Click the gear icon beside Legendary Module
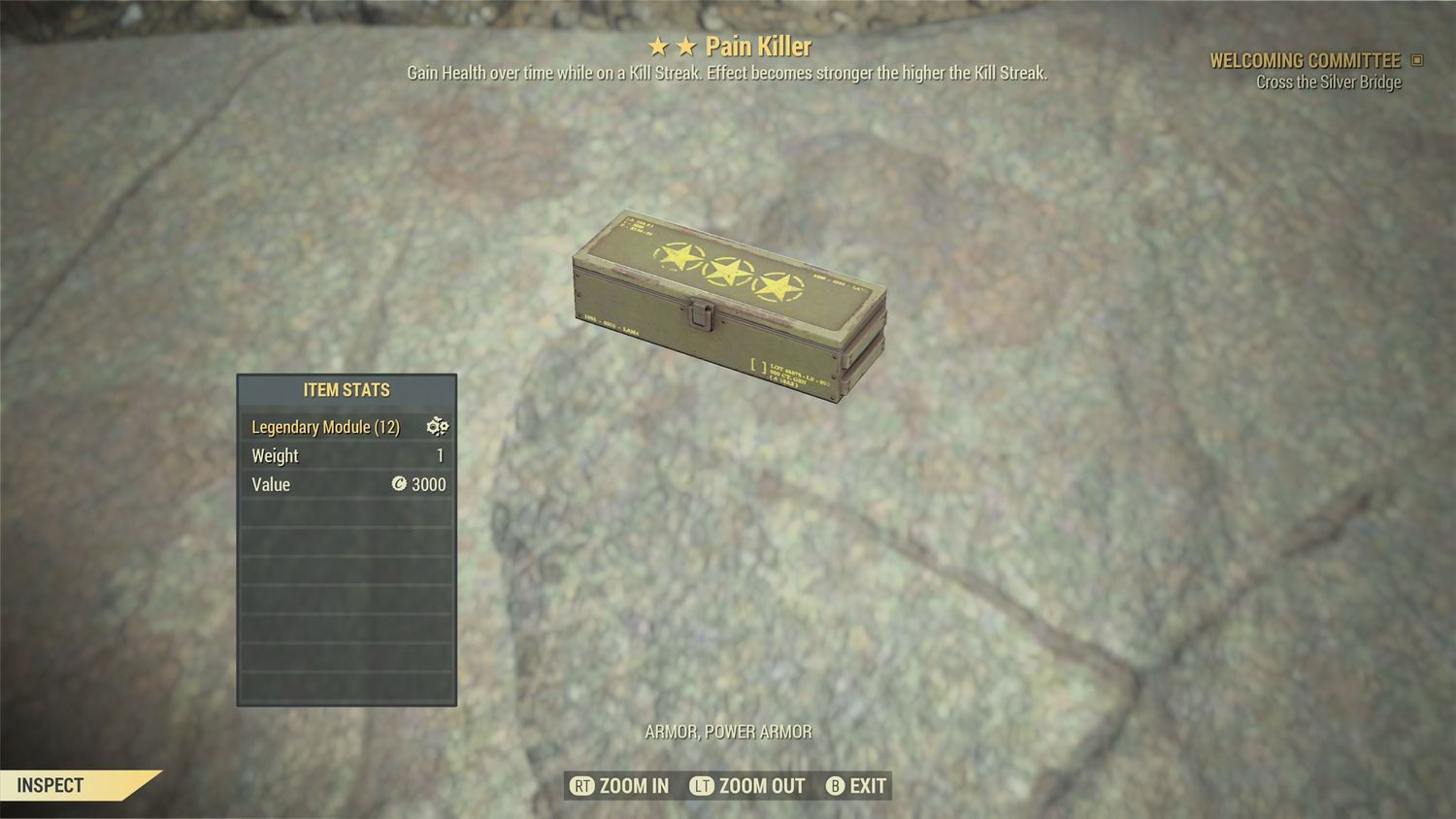Image resolution: width=1456 pixels, height=819 pixels. point(439,427)
